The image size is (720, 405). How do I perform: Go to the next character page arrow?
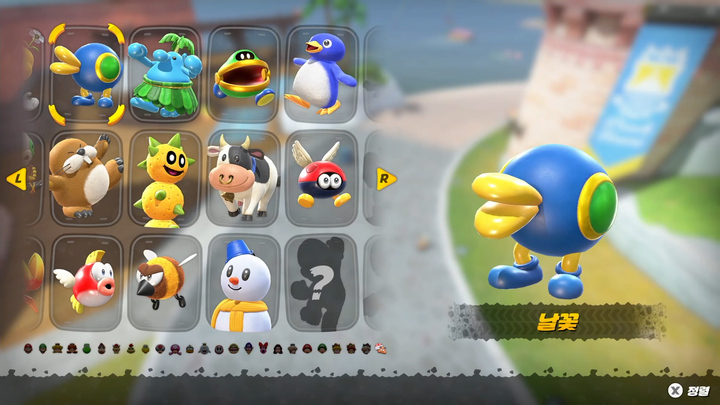click(x=386, y=179)
